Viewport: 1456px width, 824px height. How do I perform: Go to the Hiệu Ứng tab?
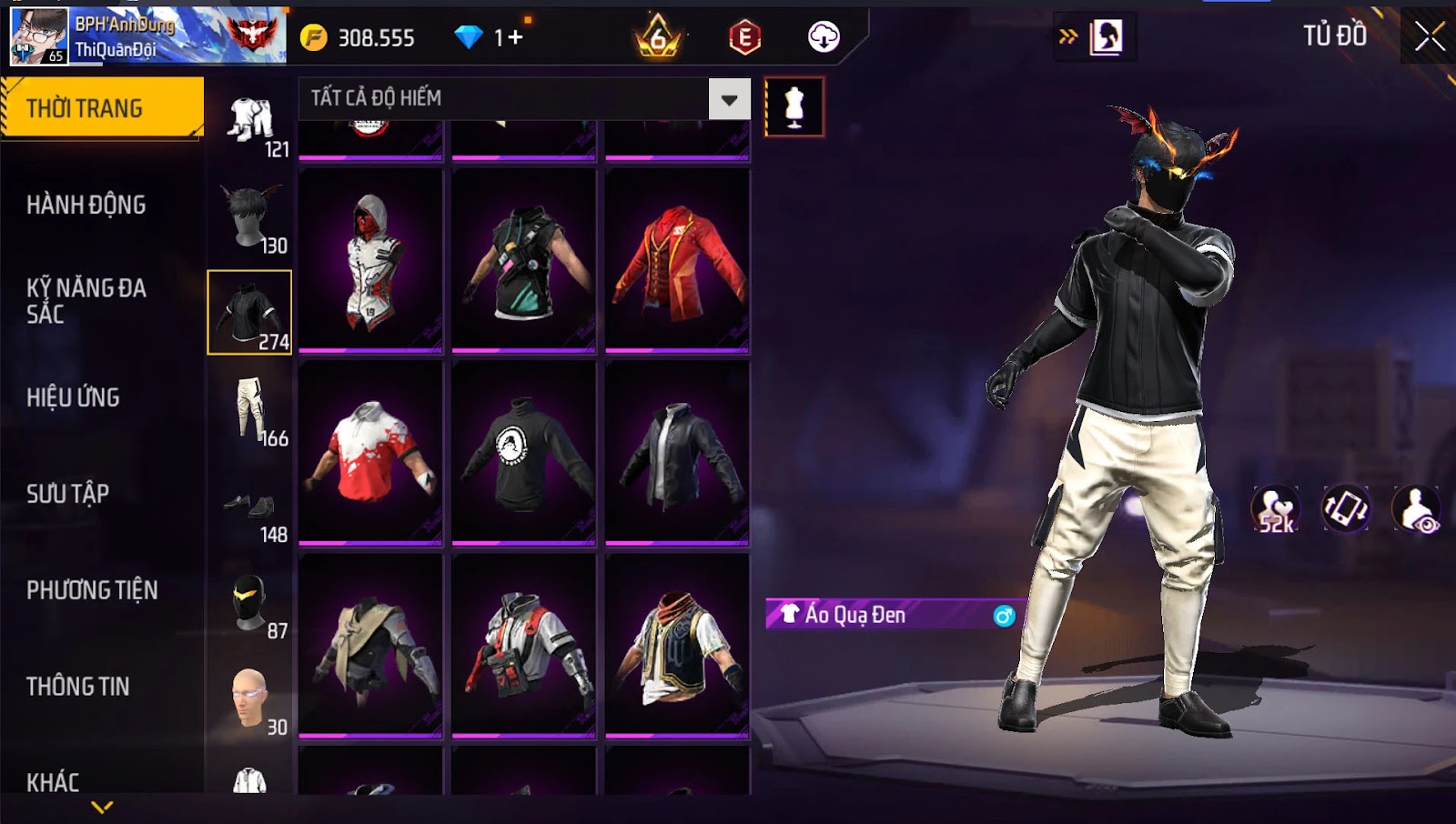tap(73, 397)
